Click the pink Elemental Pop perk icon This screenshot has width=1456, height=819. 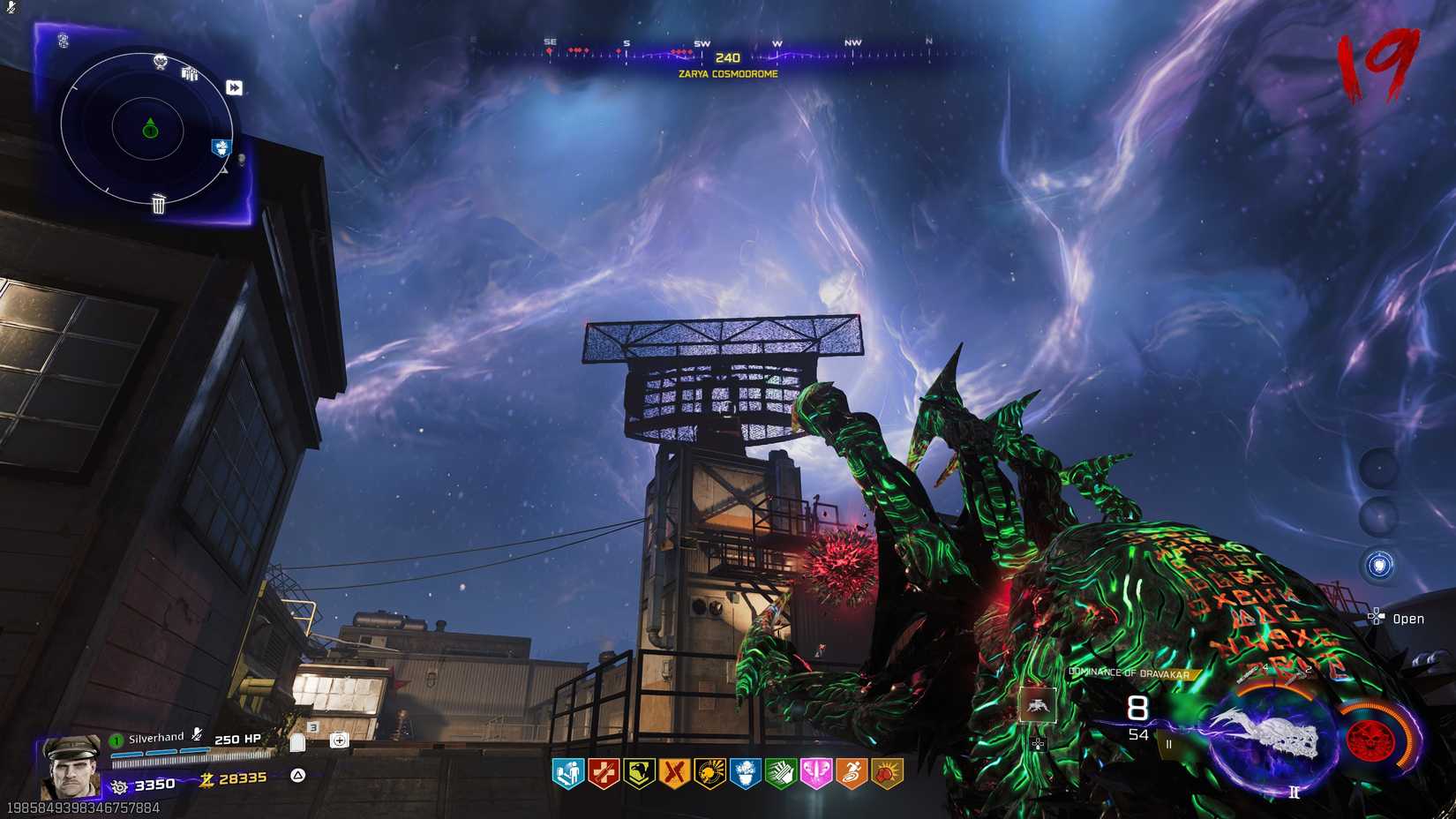point(817,772)
